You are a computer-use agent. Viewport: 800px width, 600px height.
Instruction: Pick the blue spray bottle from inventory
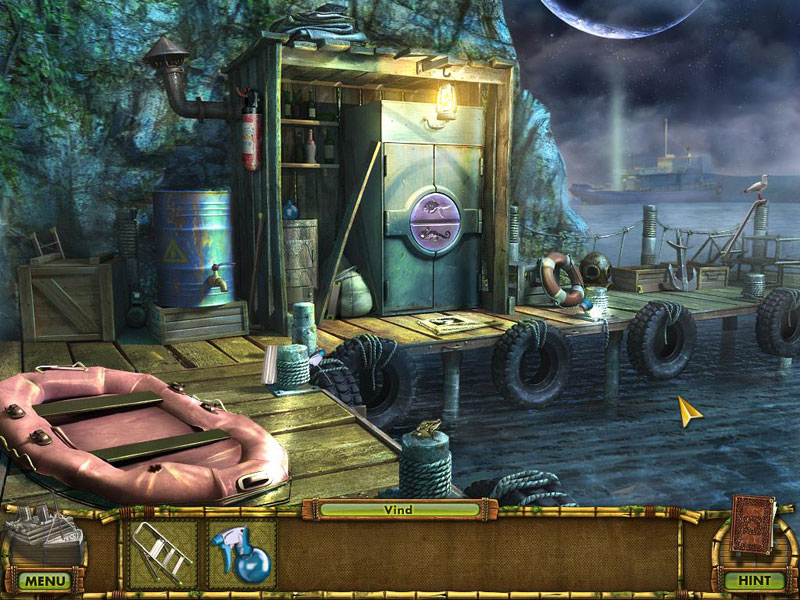(240, 552)
